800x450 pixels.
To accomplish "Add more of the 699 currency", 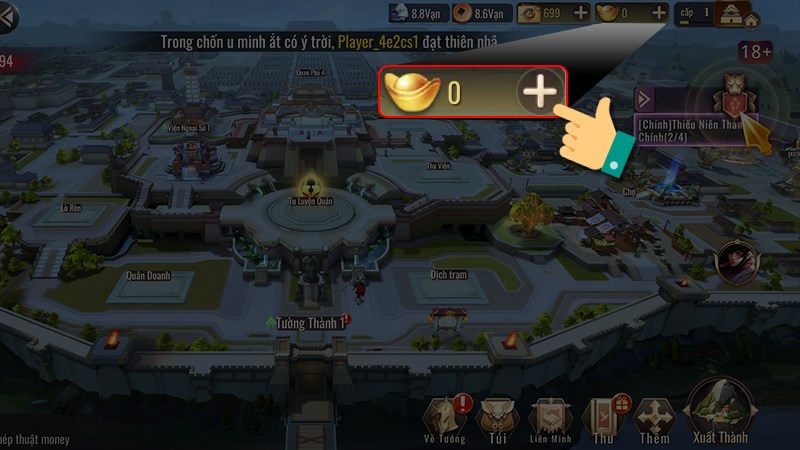I will (580, 13).
